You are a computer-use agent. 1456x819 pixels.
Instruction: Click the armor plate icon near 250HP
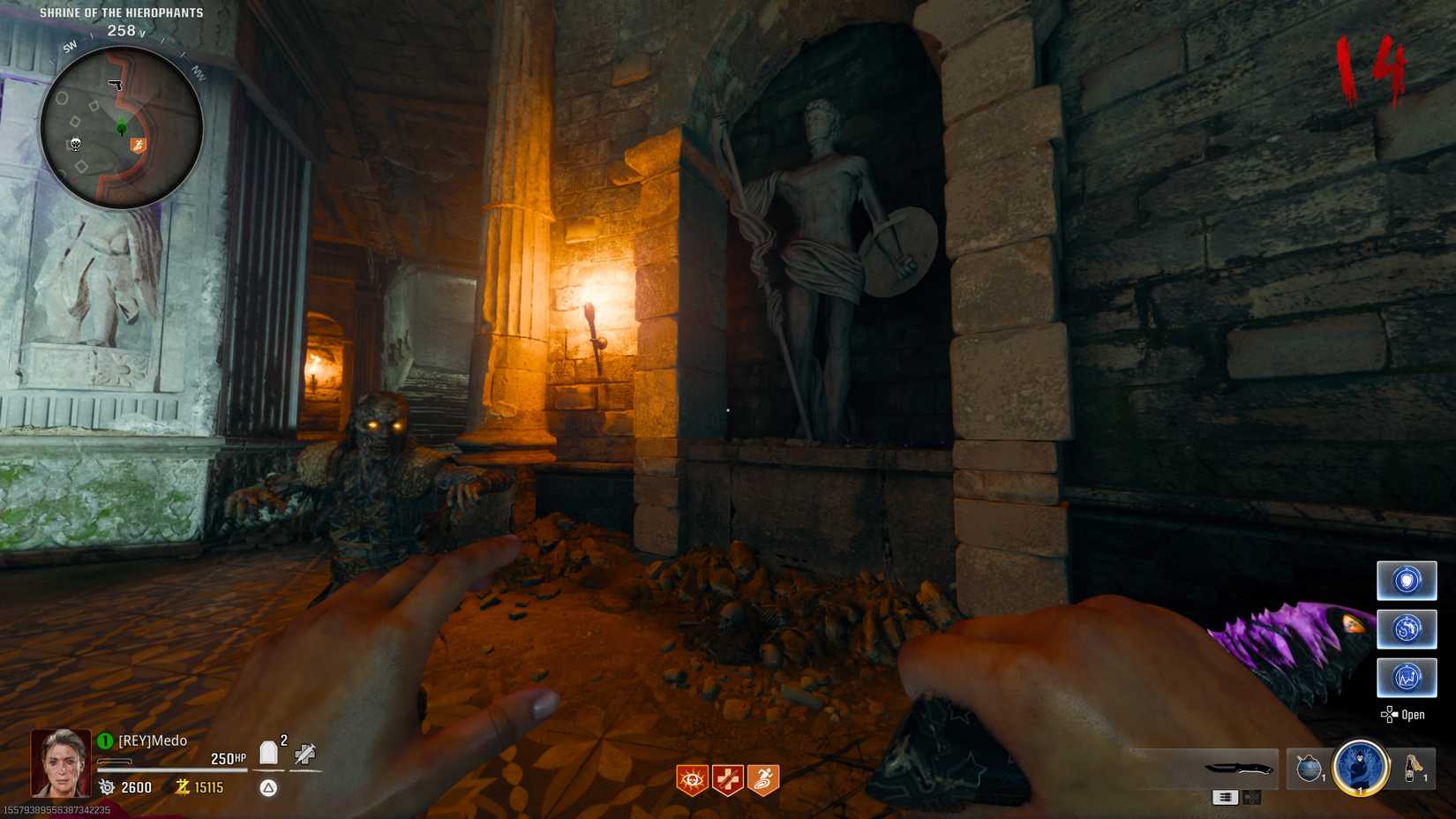[x=267, y=751]
